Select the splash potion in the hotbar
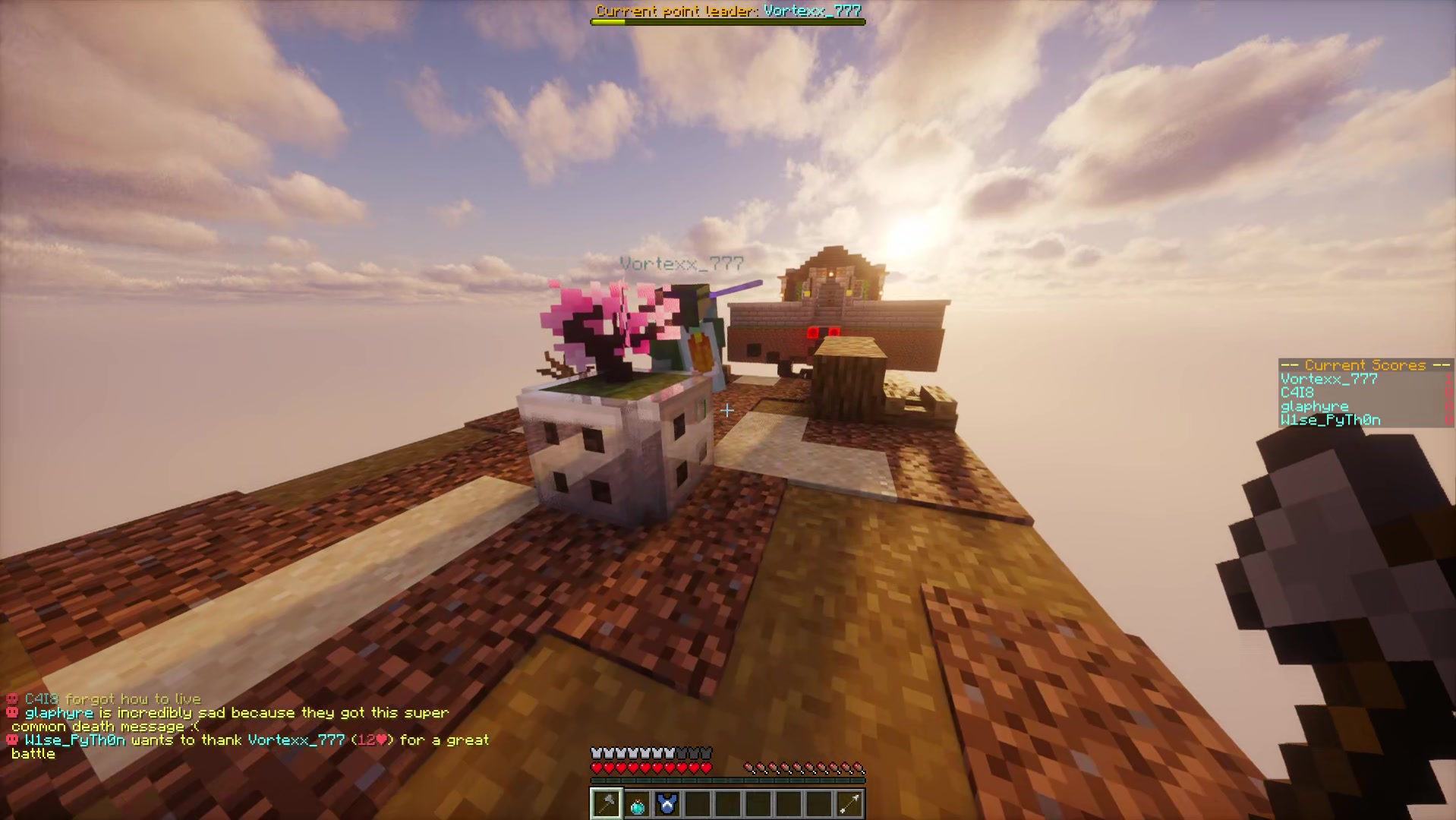 pos(637,803)
